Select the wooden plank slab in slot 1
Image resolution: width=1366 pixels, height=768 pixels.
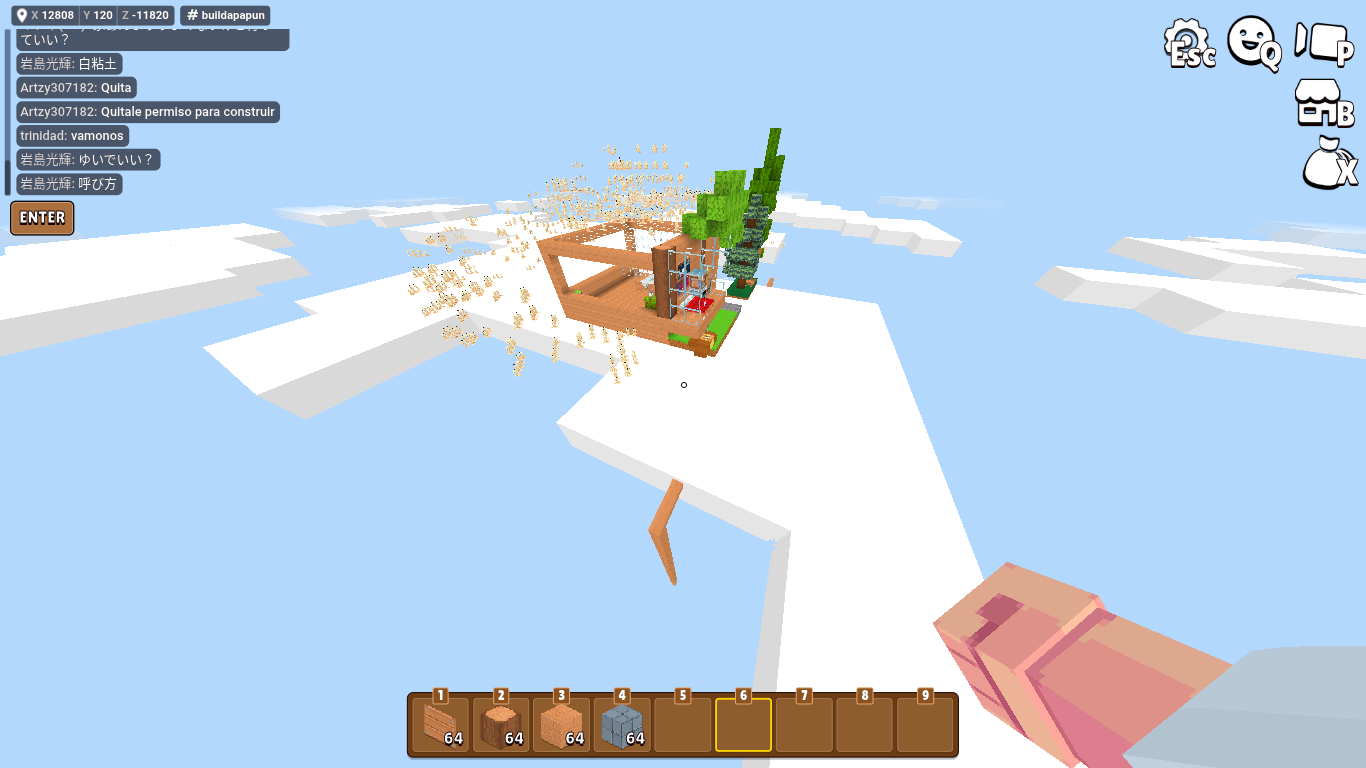point(440,725)
